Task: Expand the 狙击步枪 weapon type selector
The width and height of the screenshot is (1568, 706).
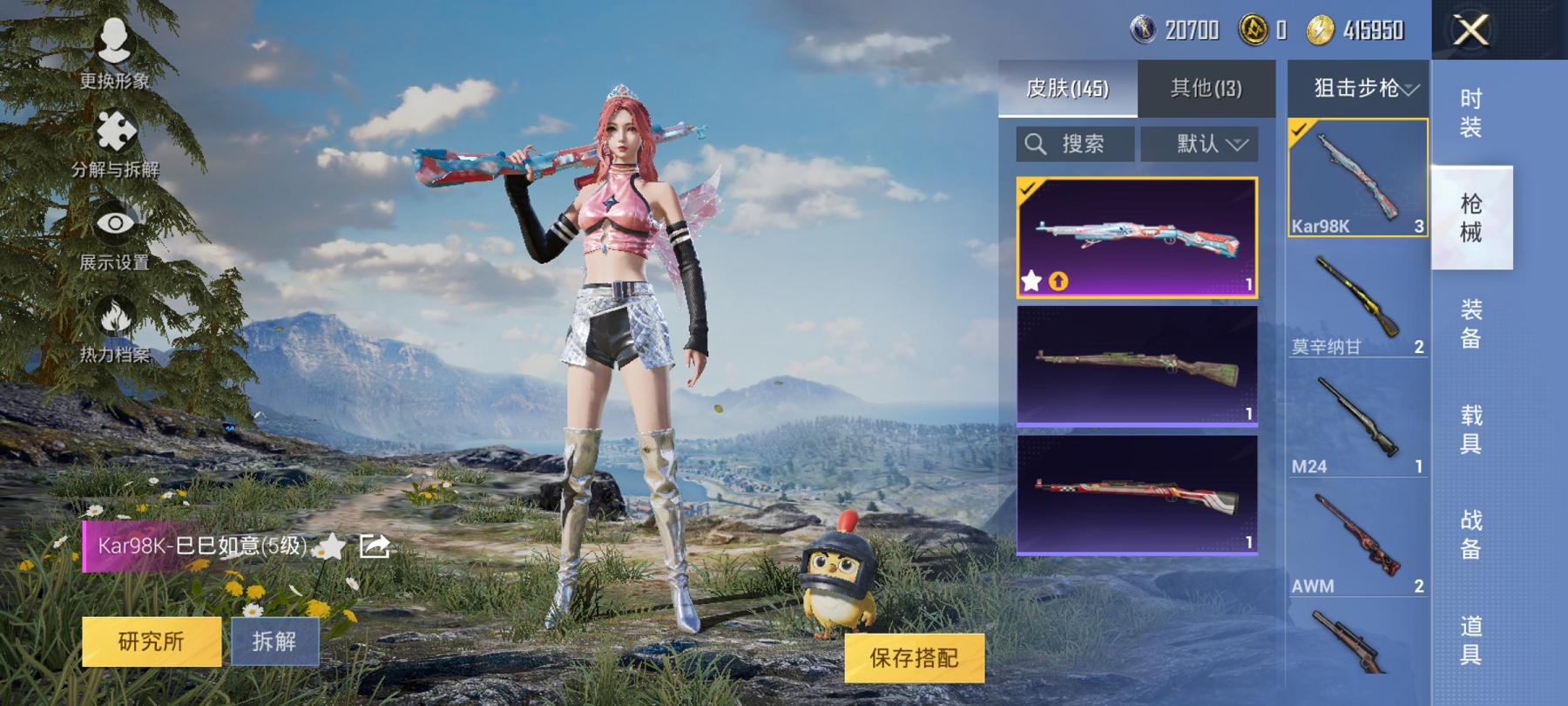Action: [1357, 87]
